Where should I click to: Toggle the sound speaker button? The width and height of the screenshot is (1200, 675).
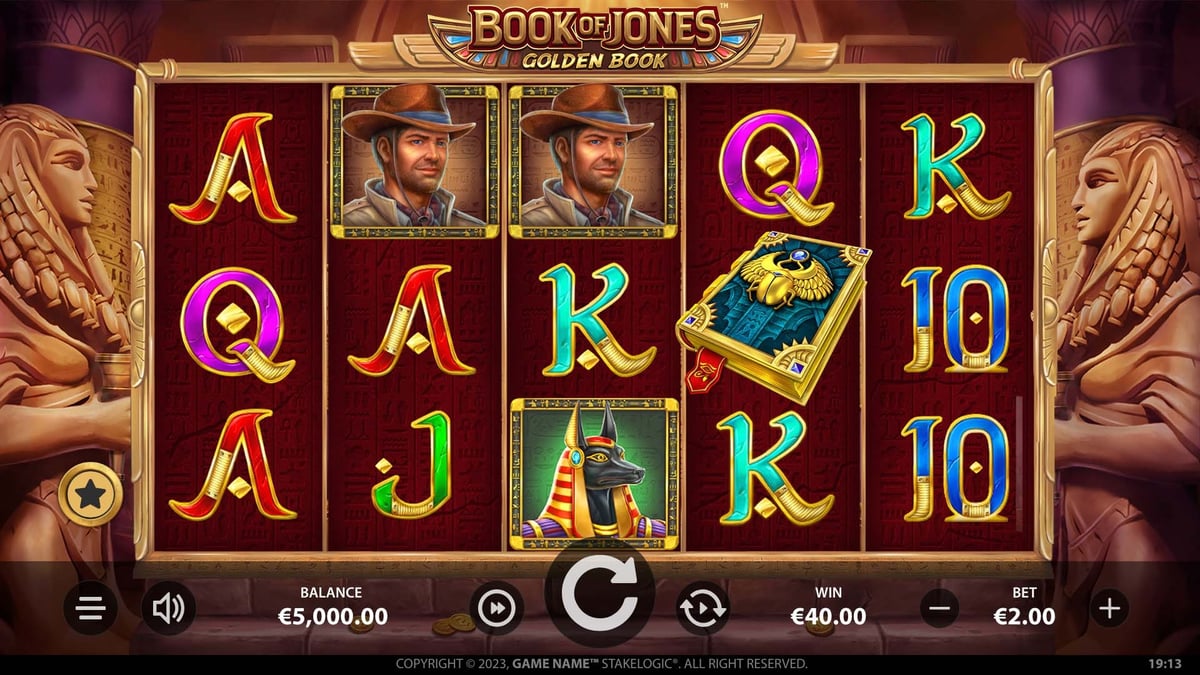point(168,607)
